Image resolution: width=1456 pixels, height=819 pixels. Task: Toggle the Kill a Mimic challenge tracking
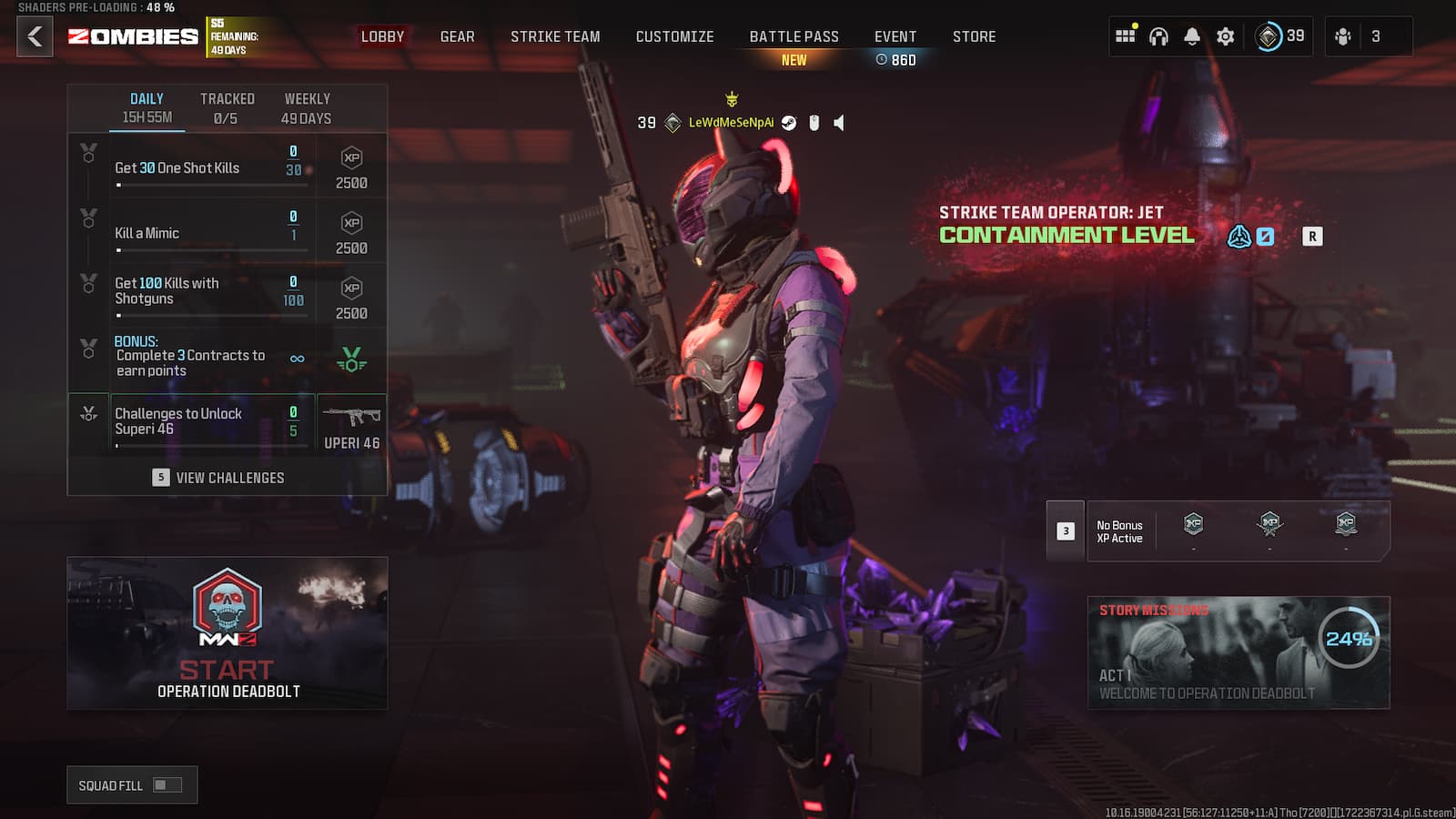click(87, 217)
